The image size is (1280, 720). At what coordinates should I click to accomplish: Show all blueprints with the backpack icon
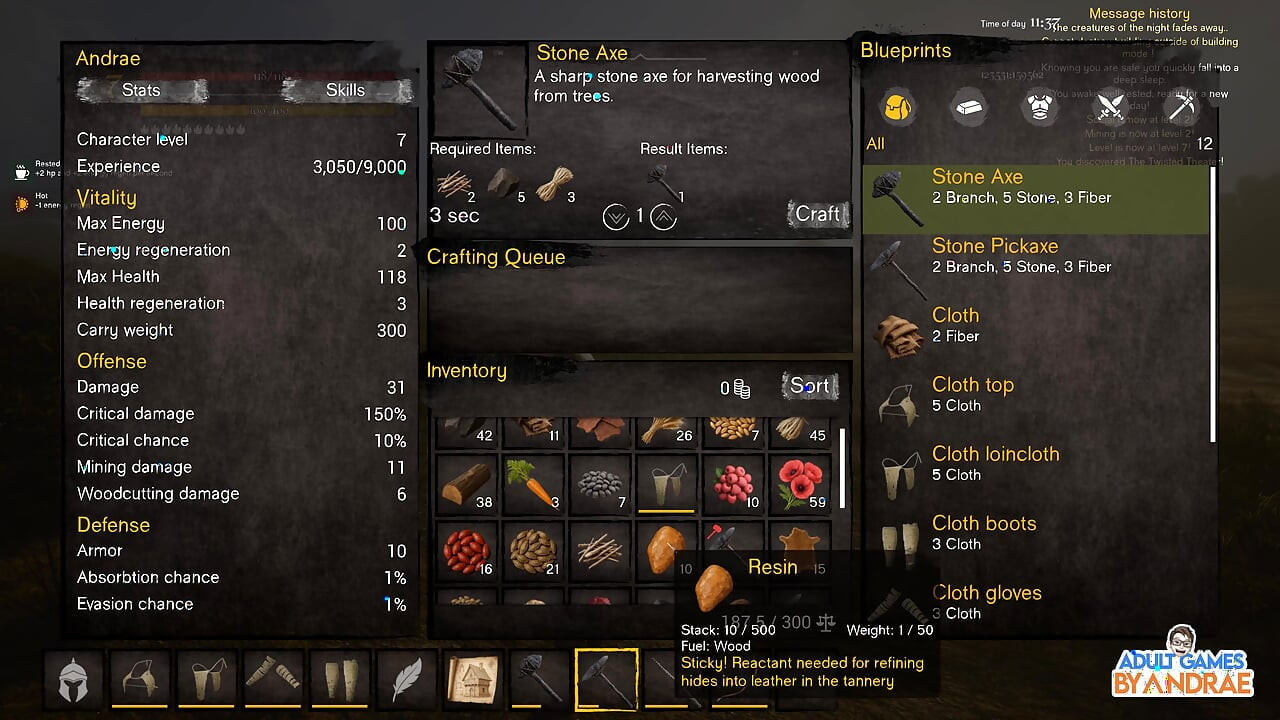[x=898, y=107]
